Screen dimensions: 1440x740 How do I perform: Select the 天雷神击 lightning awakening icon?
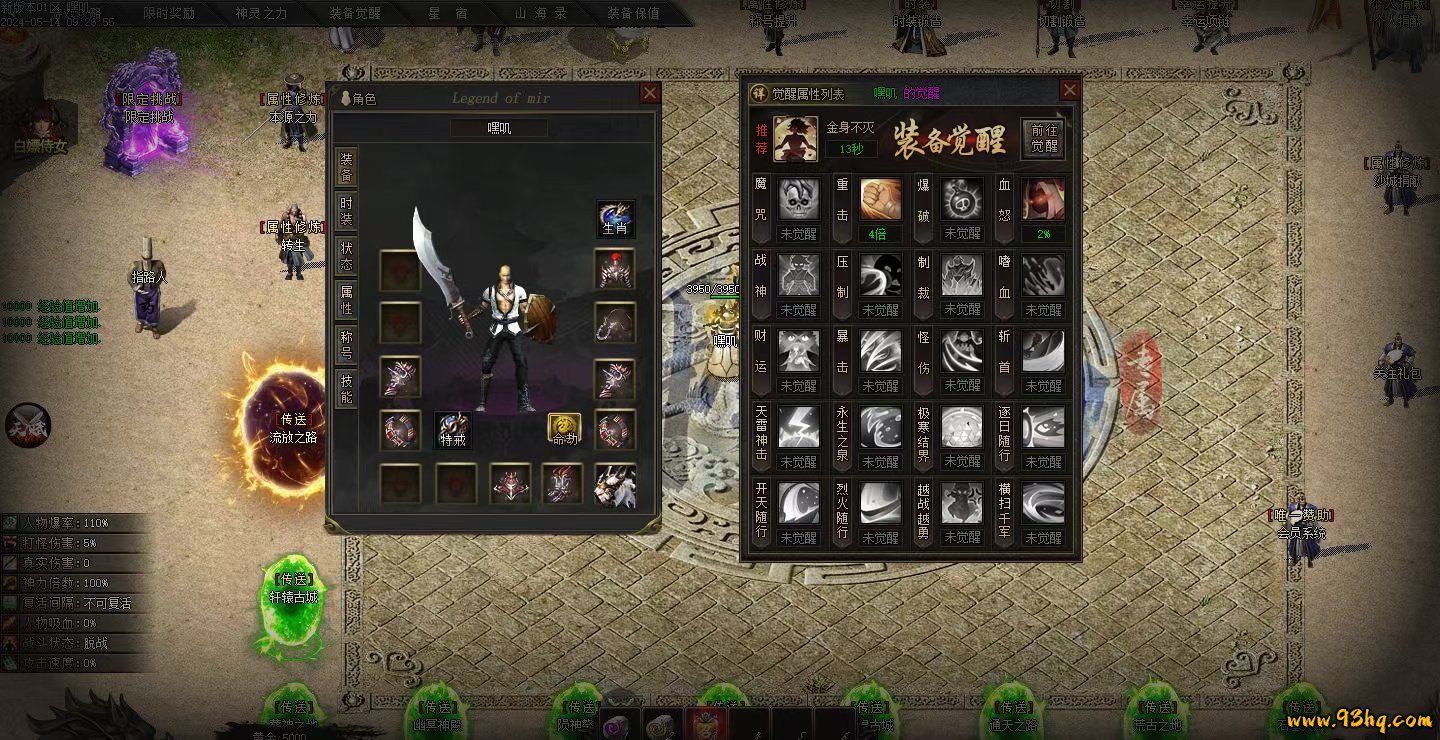[x=799, y=427]
